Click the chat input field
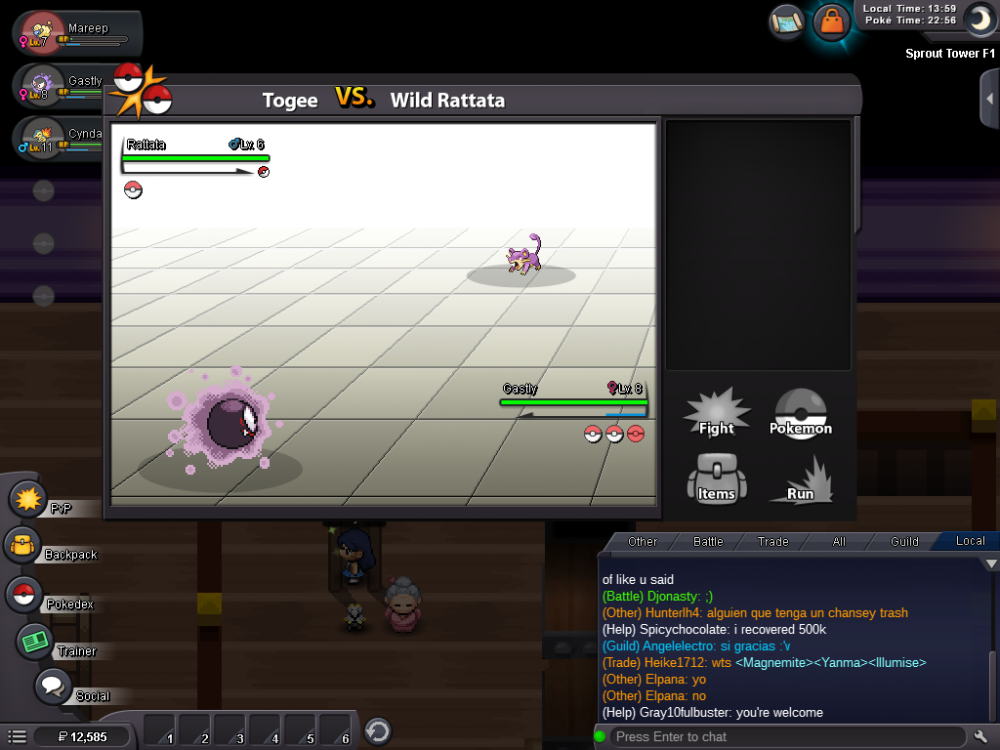Screen dimensions: 1000x750 coord(780,737)
